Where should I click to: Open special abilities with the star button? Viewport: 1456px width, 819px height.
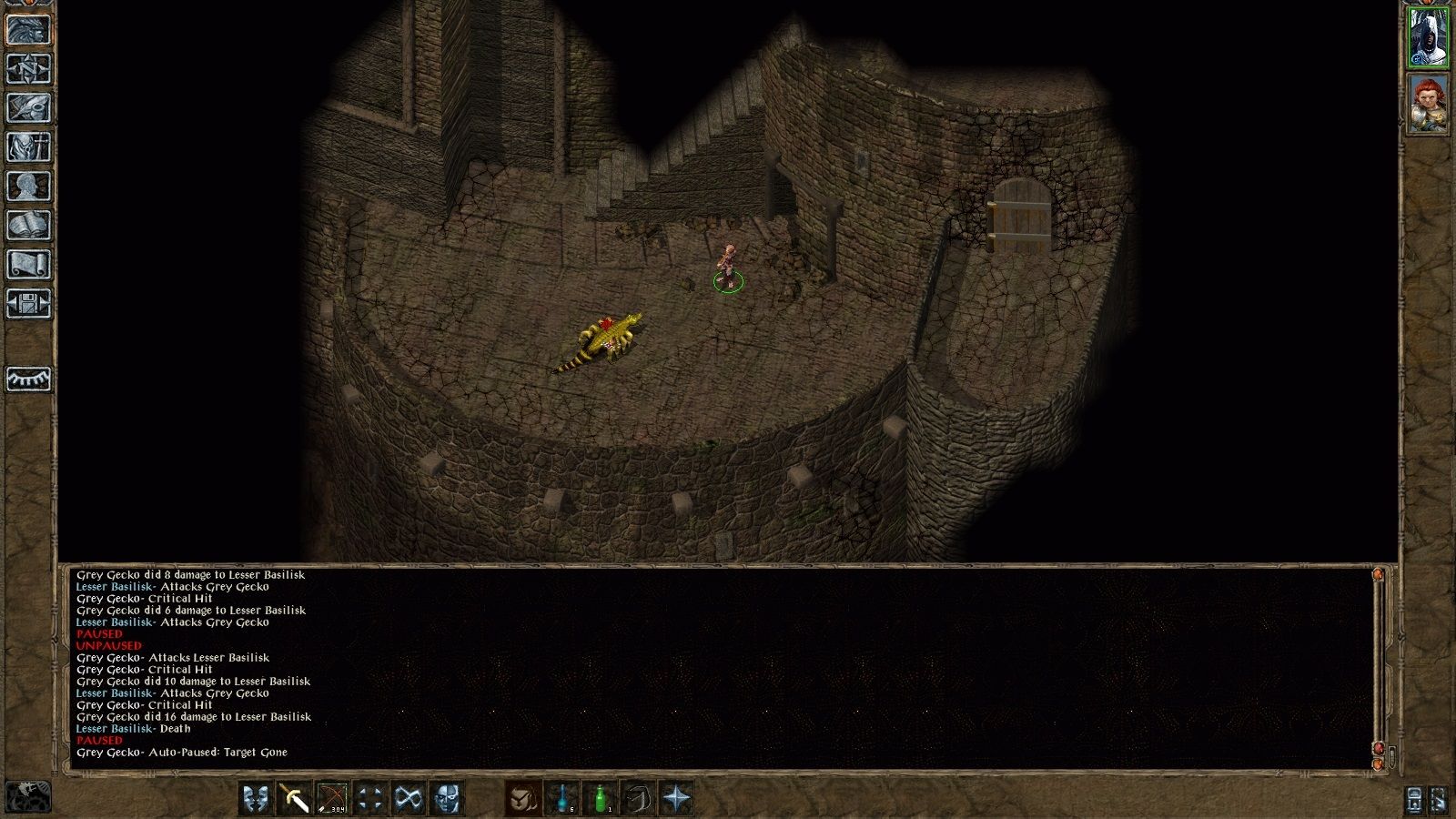(x=676, y=799)
